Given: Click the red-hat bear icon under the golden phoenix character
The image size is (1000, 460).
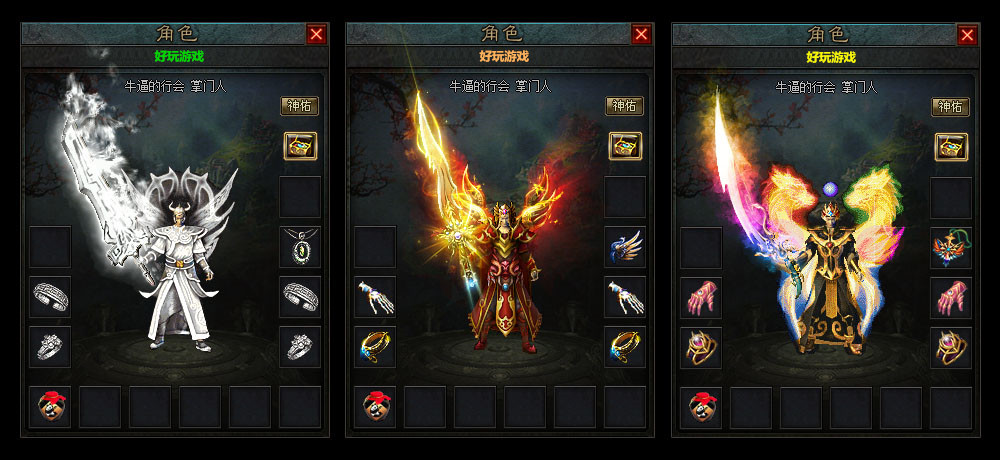Looking at the screenshot, I should pos(701,407).
